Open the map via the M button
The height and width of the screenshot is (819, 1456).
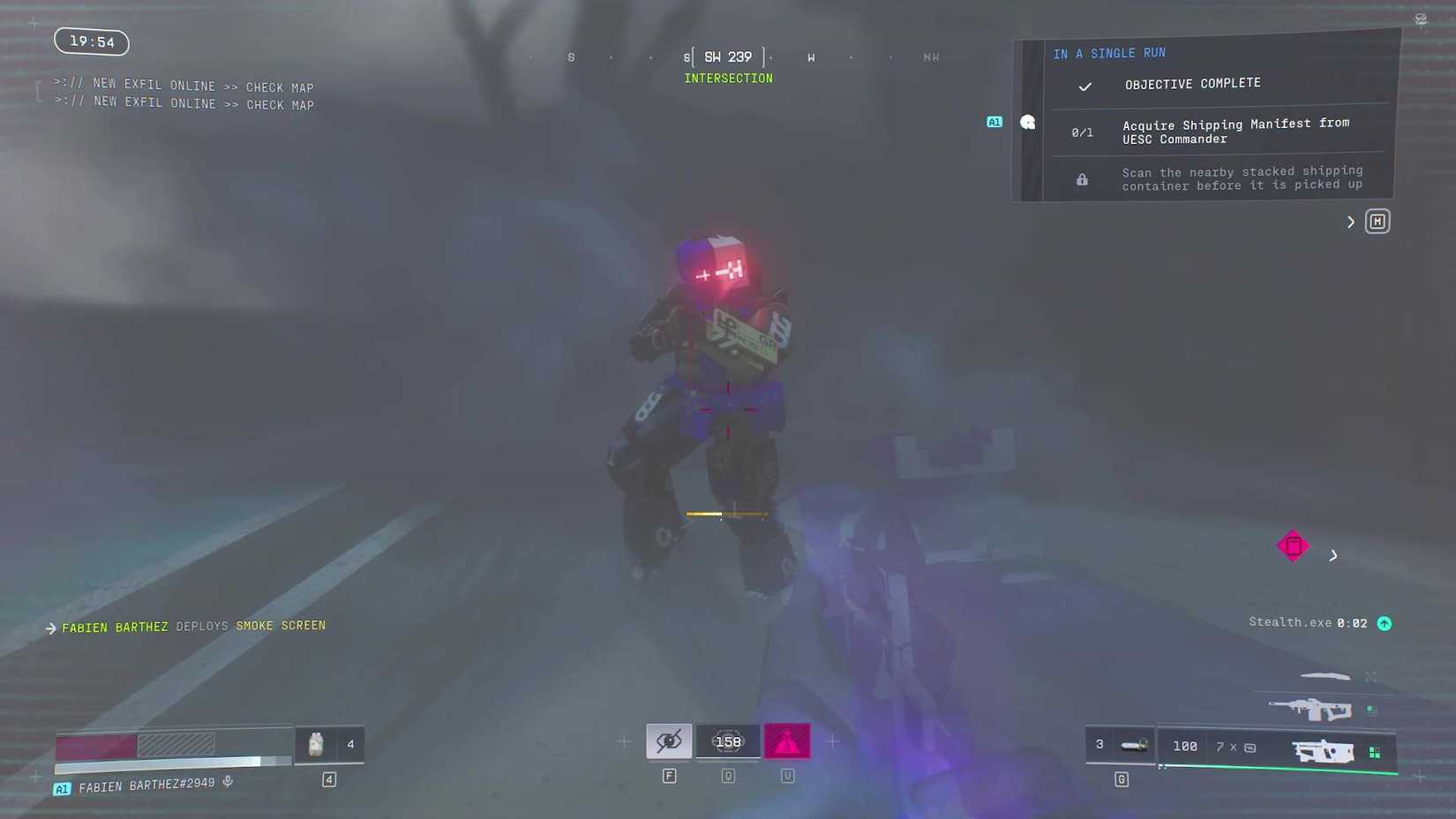tap(1377, 222)
